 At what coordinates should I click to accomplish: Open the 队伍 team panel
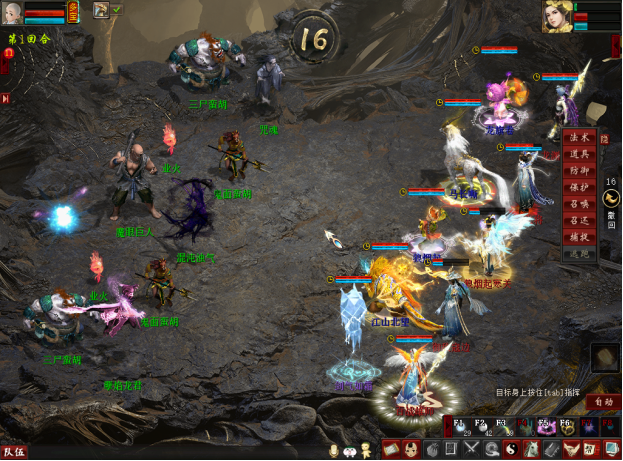[x=14, y=452]
